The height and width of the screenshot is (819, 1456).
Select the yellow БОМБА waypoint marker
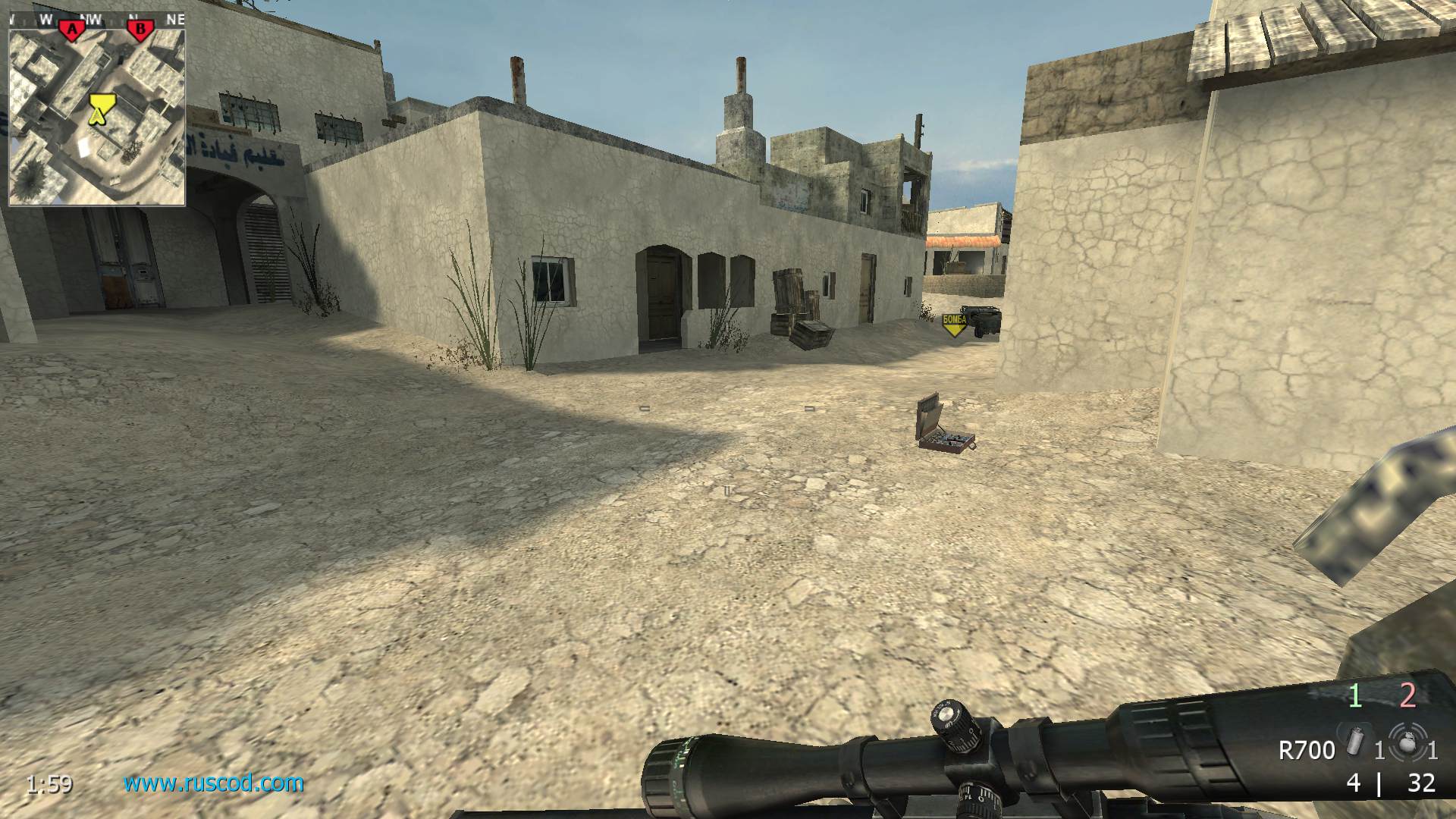coord(954,325)
